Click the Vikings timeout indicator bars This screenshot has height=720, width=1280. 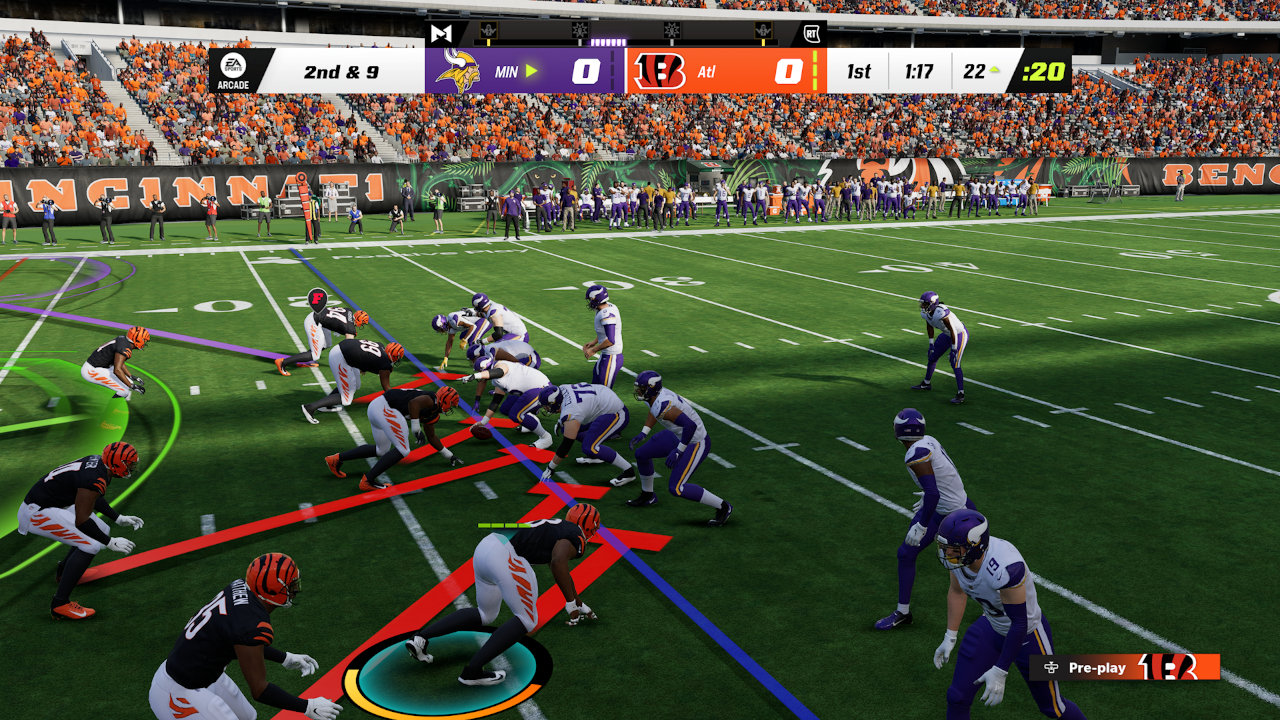click(x=612, y=68)
